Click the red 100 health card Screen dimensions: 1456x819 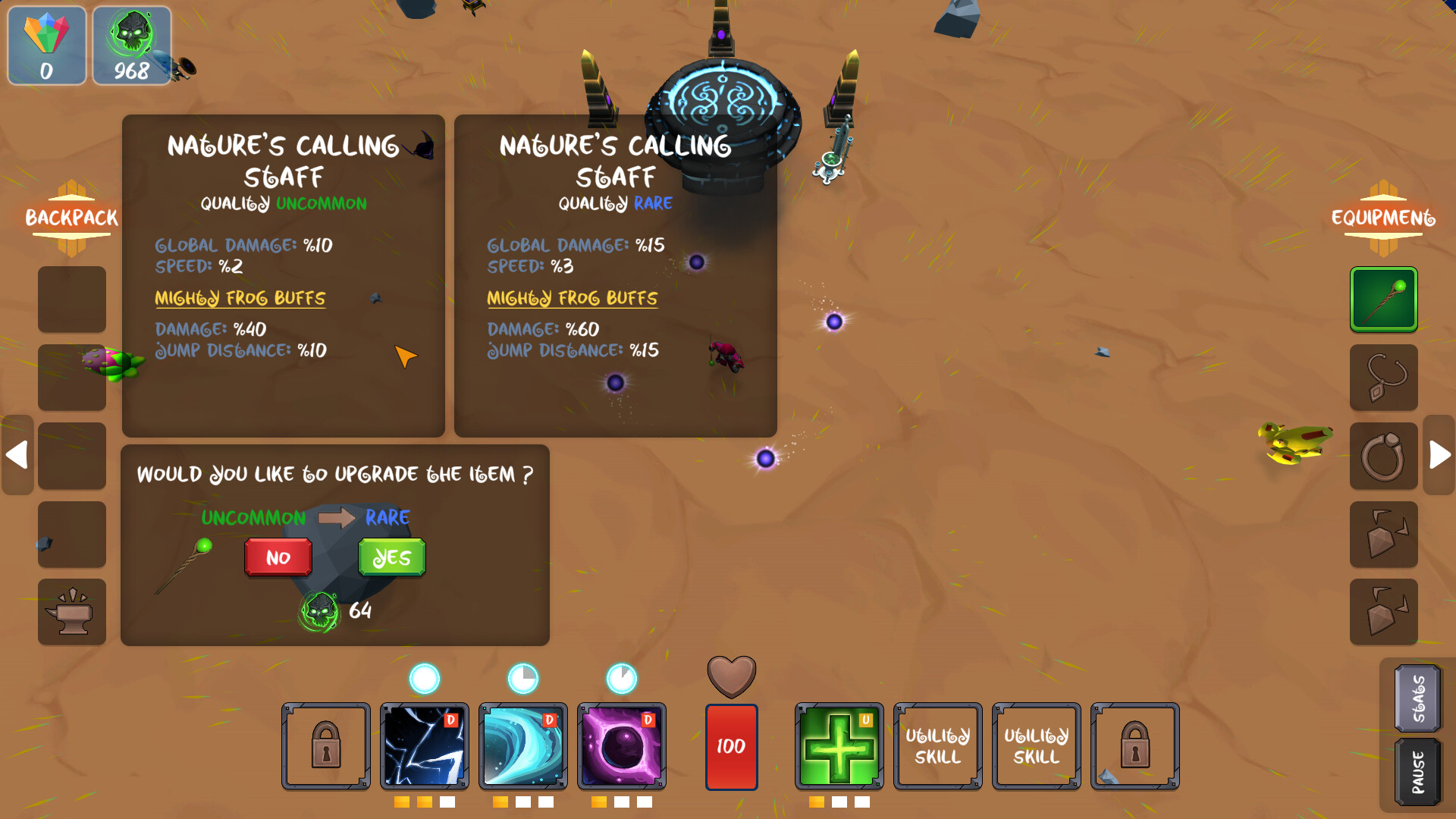(x=731, y=746)
